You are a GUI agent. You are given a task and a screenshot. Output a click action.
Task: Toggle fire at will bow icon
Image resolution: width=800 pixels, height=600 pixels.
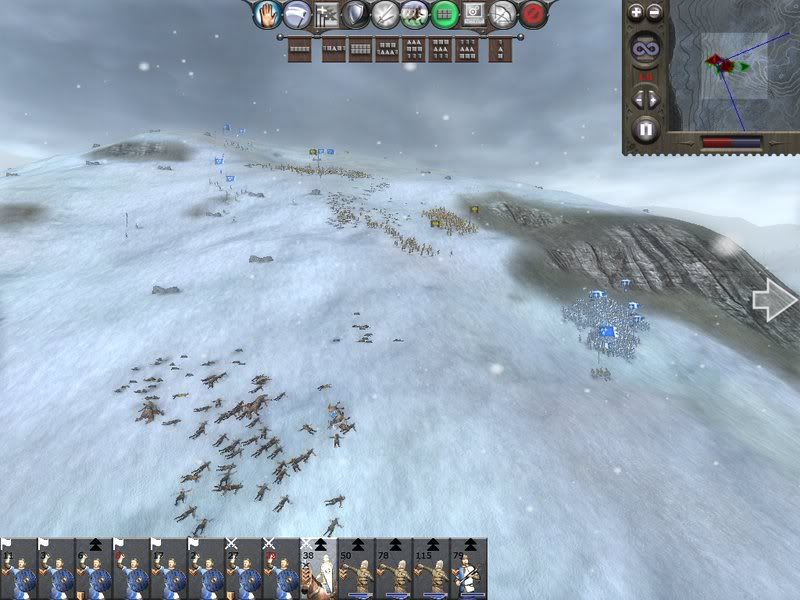pyautogui.click(x=505, y=14)
